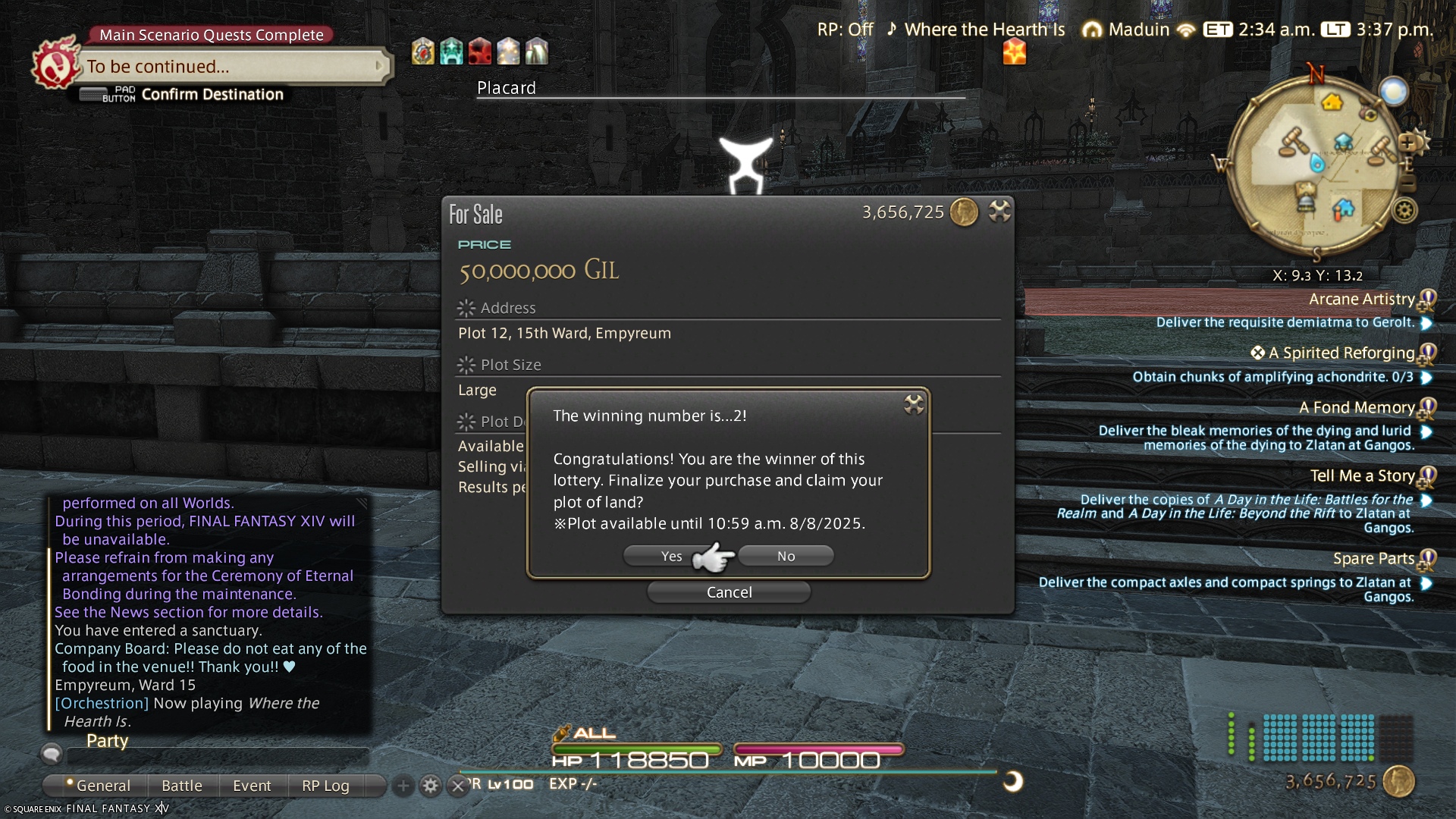Open the Battle chat tab
Screen dimensions: 1456x819
[x=182, y=786]
